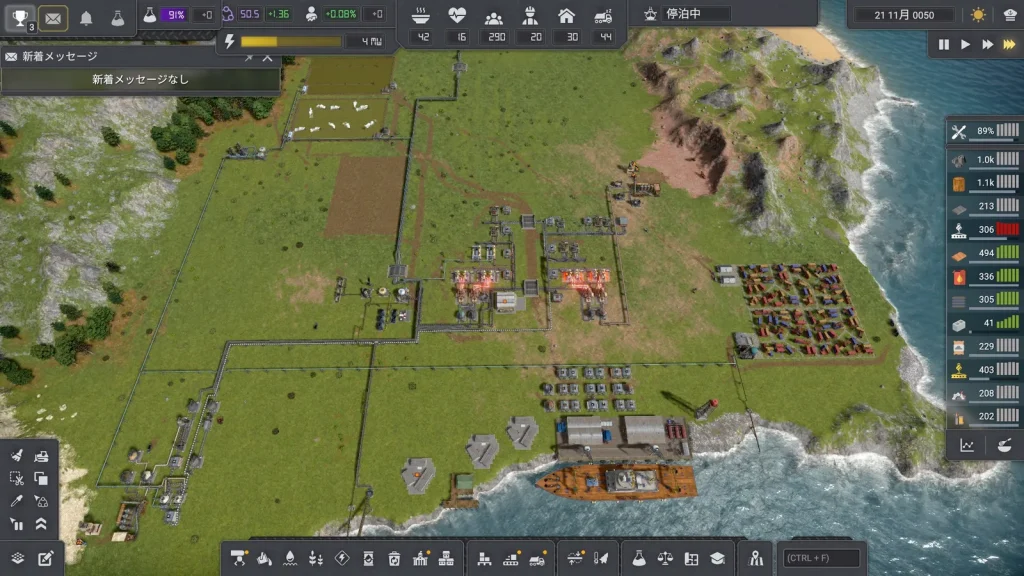Pause the game
The image size is (1024, 576).
point(943,45)
